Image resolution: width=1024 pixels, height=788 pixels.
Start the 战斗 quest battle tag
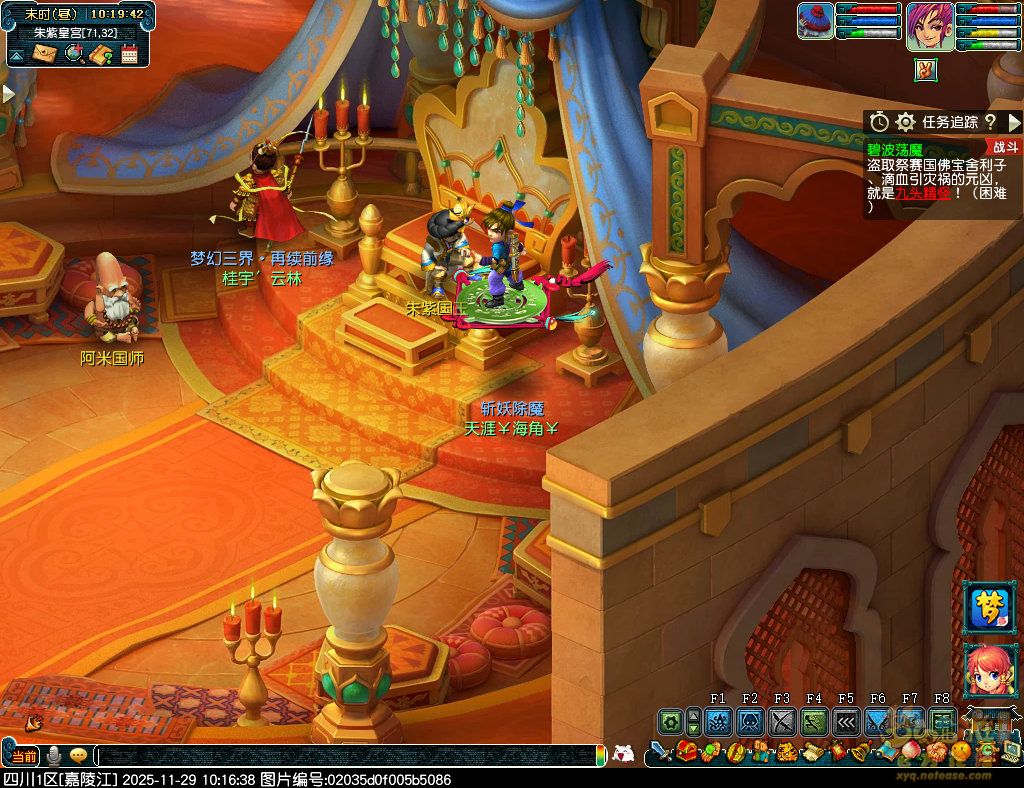point(1003,147)
